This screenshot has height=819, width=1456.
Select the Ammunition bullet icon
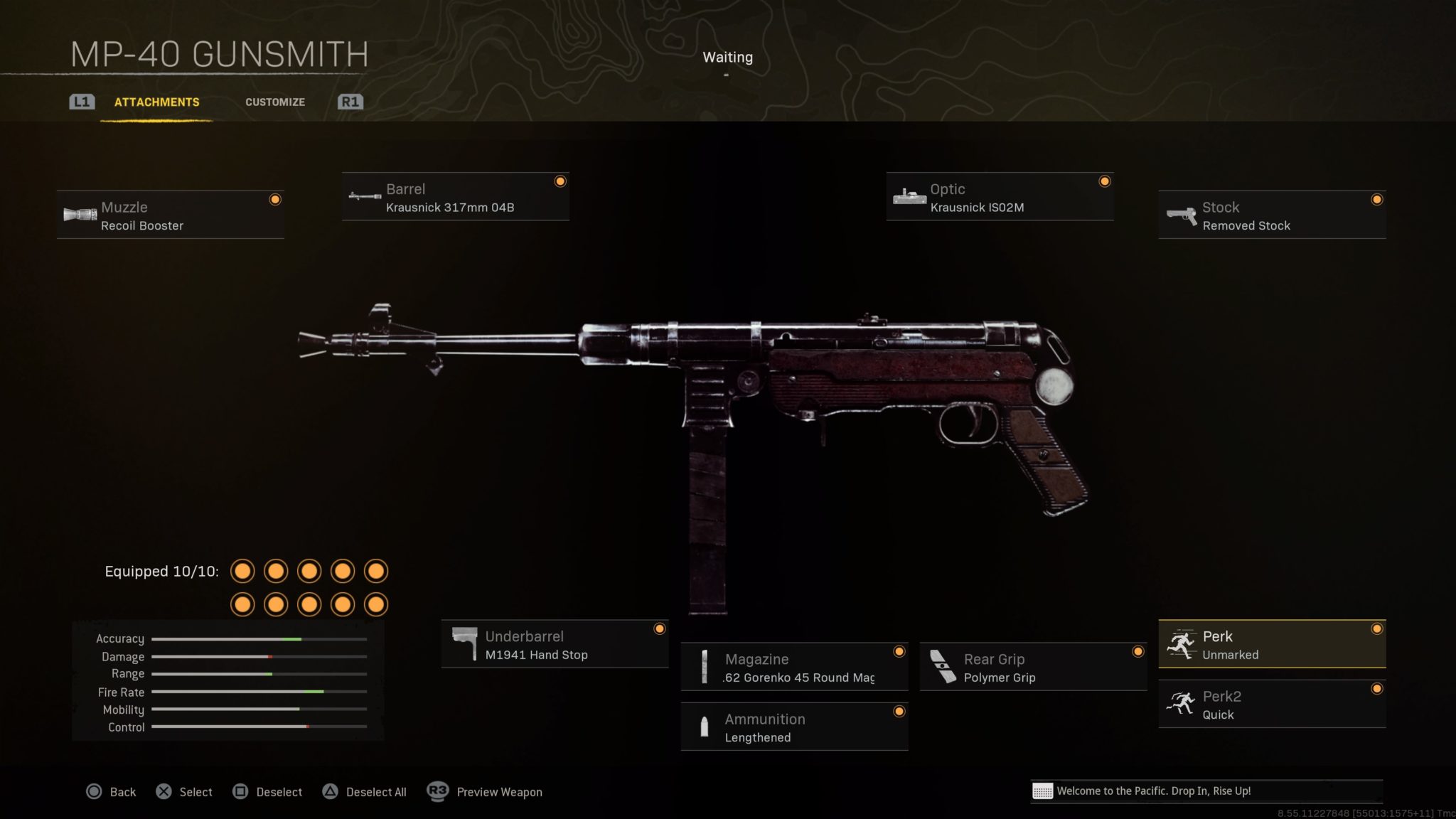(x=705, y=727)
